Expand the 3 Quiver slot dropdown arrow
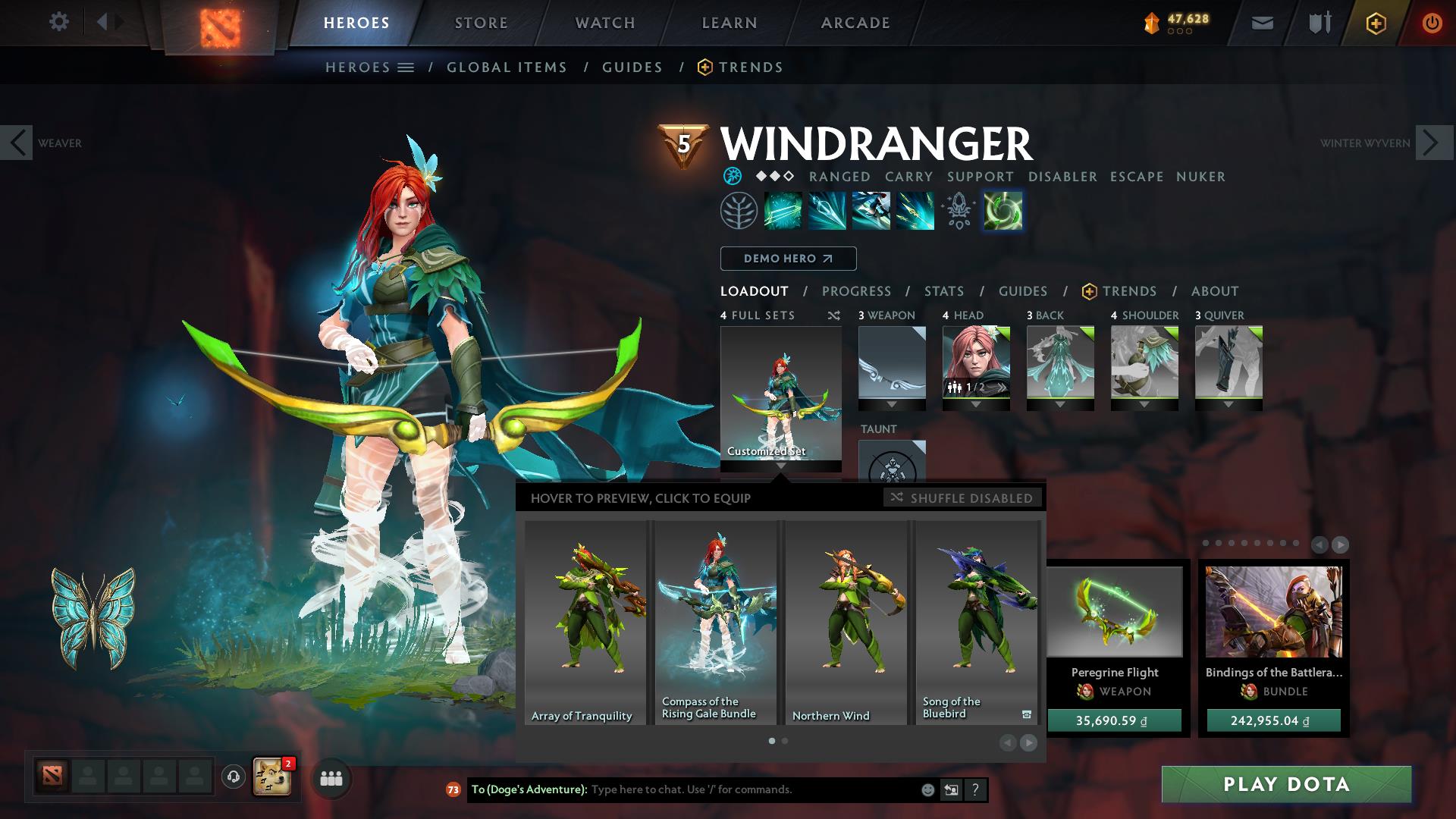 (x=1228, y=403)
